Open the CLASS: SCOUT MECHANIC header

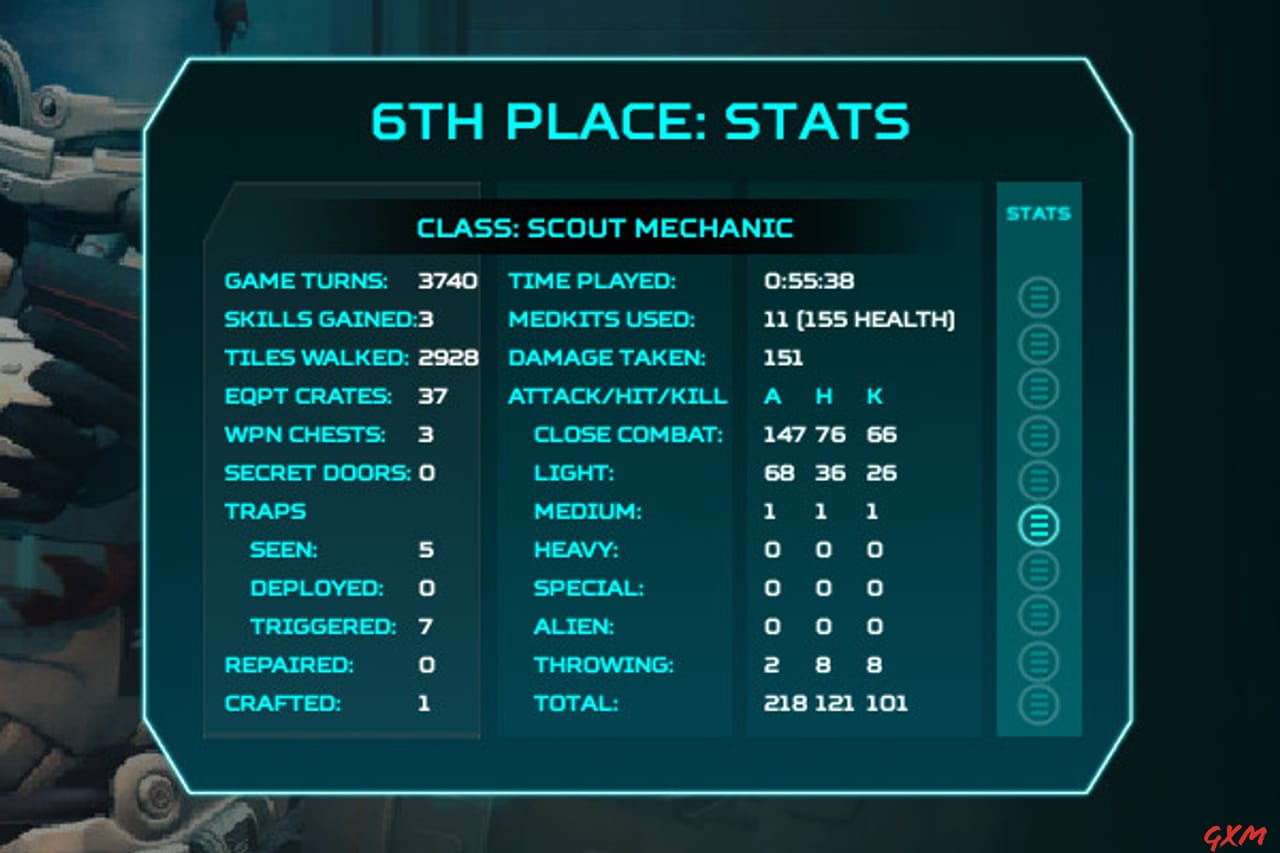[x=605, y=227]
